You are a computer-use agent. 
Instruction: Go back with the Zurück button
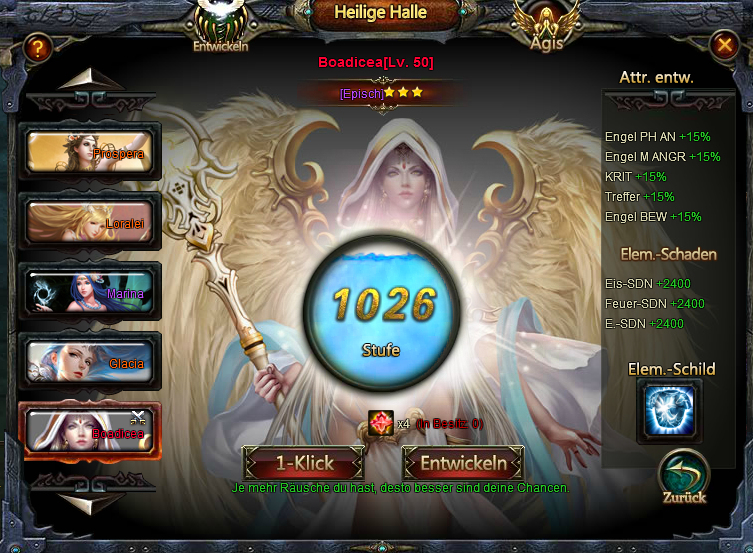(684, 476)
